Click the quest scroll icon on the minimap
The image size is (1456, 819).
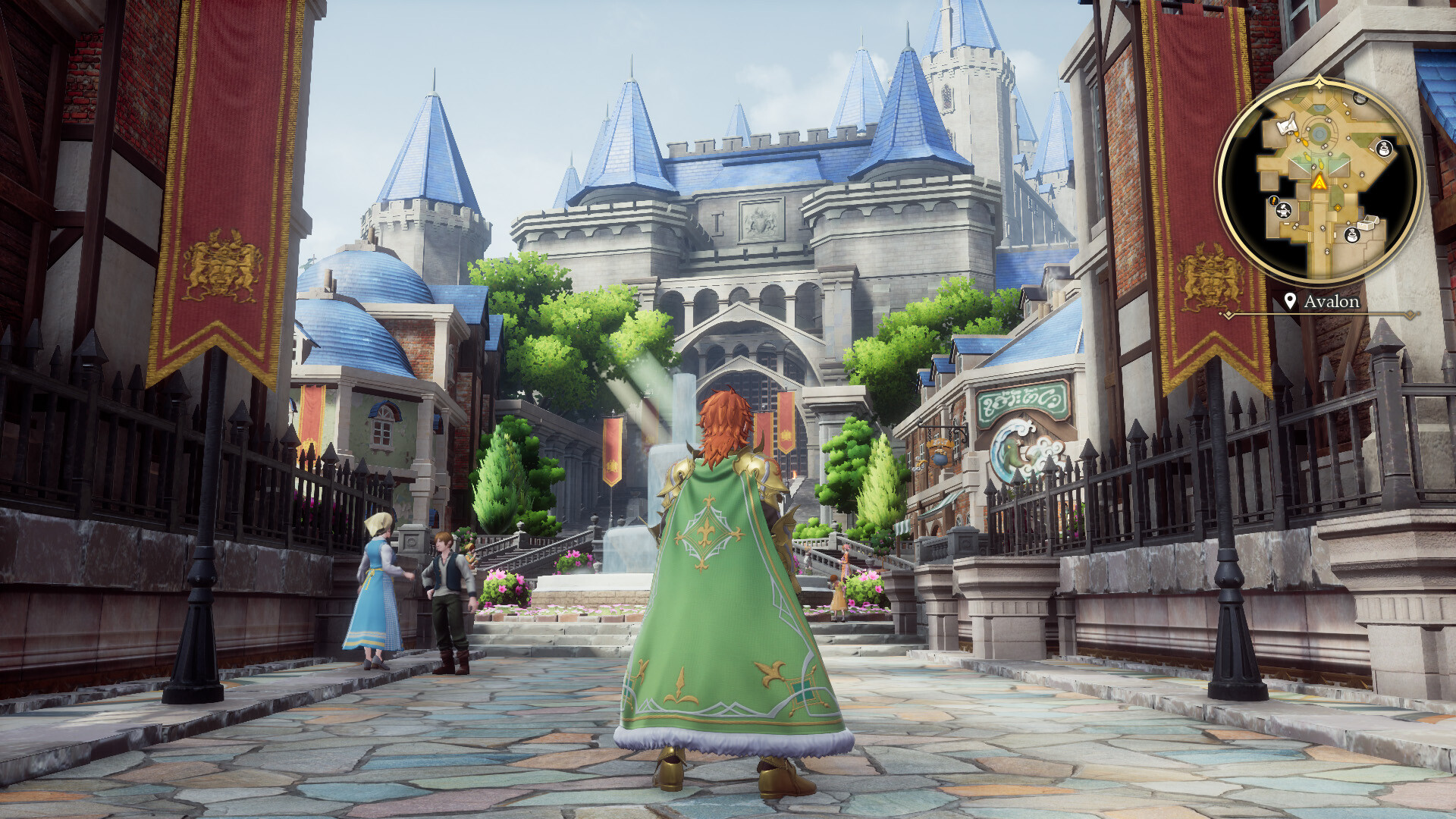point(1287,124)
